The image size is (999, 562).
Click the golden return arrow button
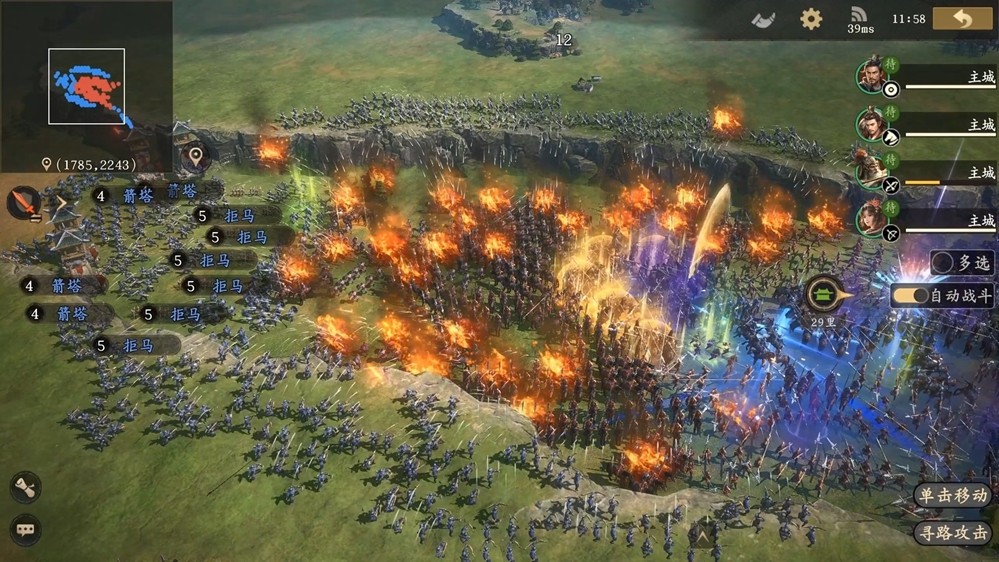coord(962,18)
